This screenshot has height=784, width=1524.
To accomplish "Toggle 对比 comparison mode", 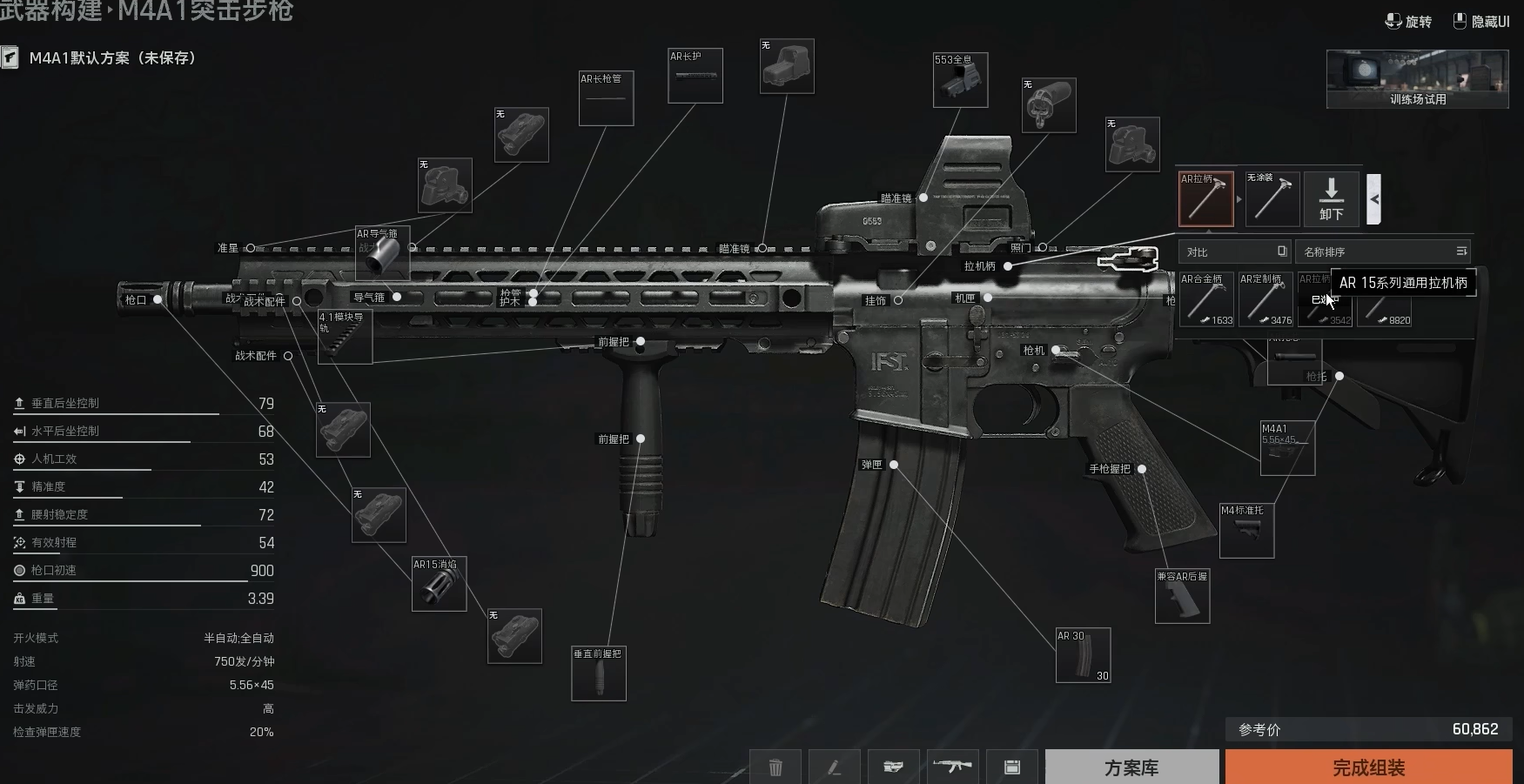I will 1234,251.
